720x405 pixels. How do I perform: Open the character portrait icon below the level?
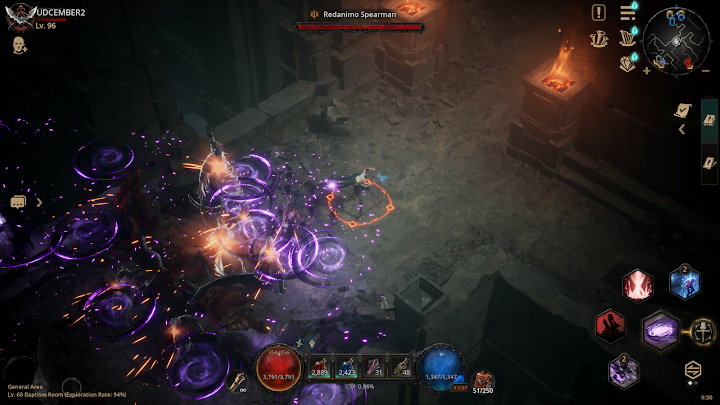pos(19,45)
